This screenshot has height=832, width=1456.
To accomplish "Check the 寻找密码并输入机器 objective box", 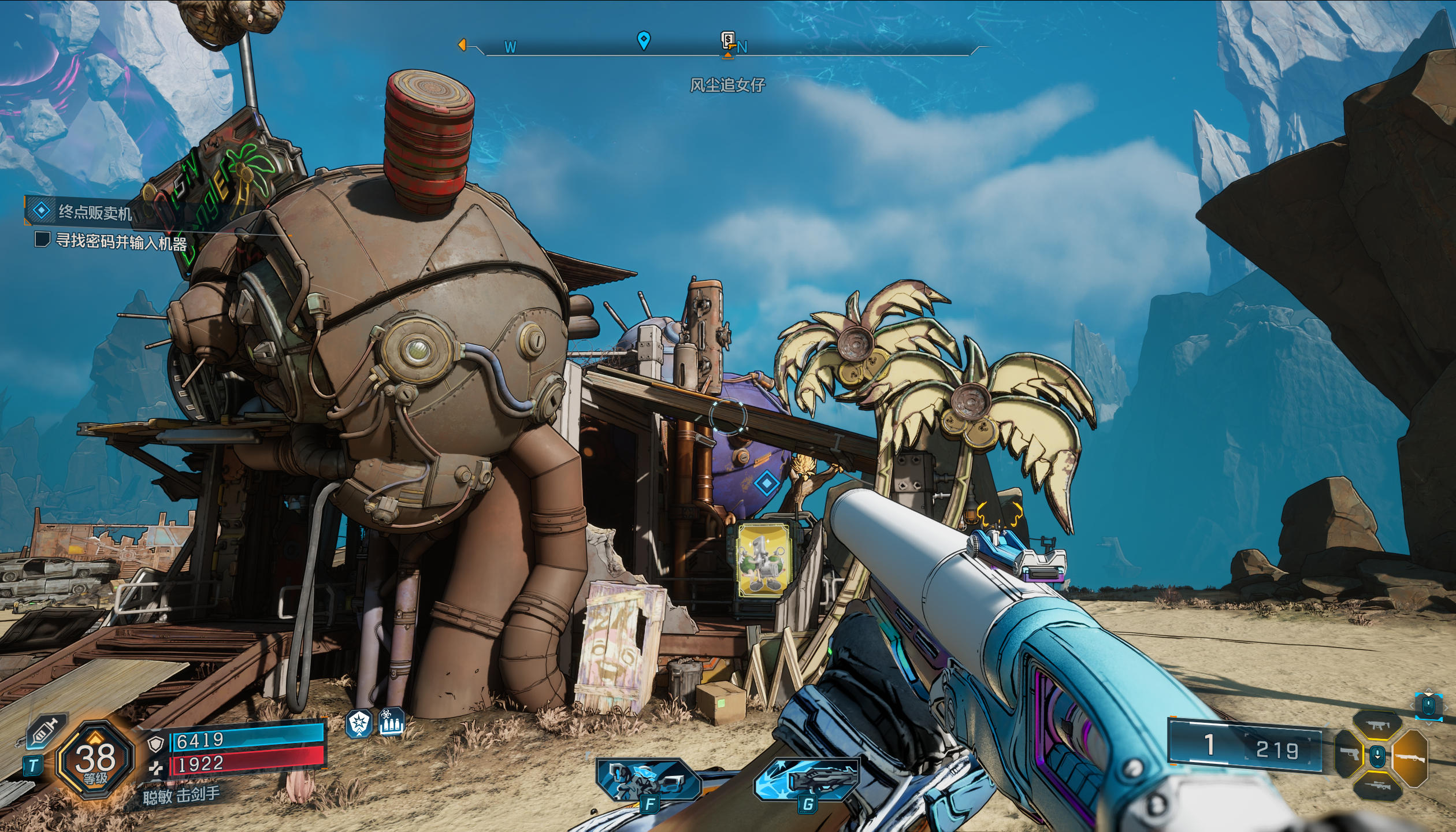I will pos(42,239).
